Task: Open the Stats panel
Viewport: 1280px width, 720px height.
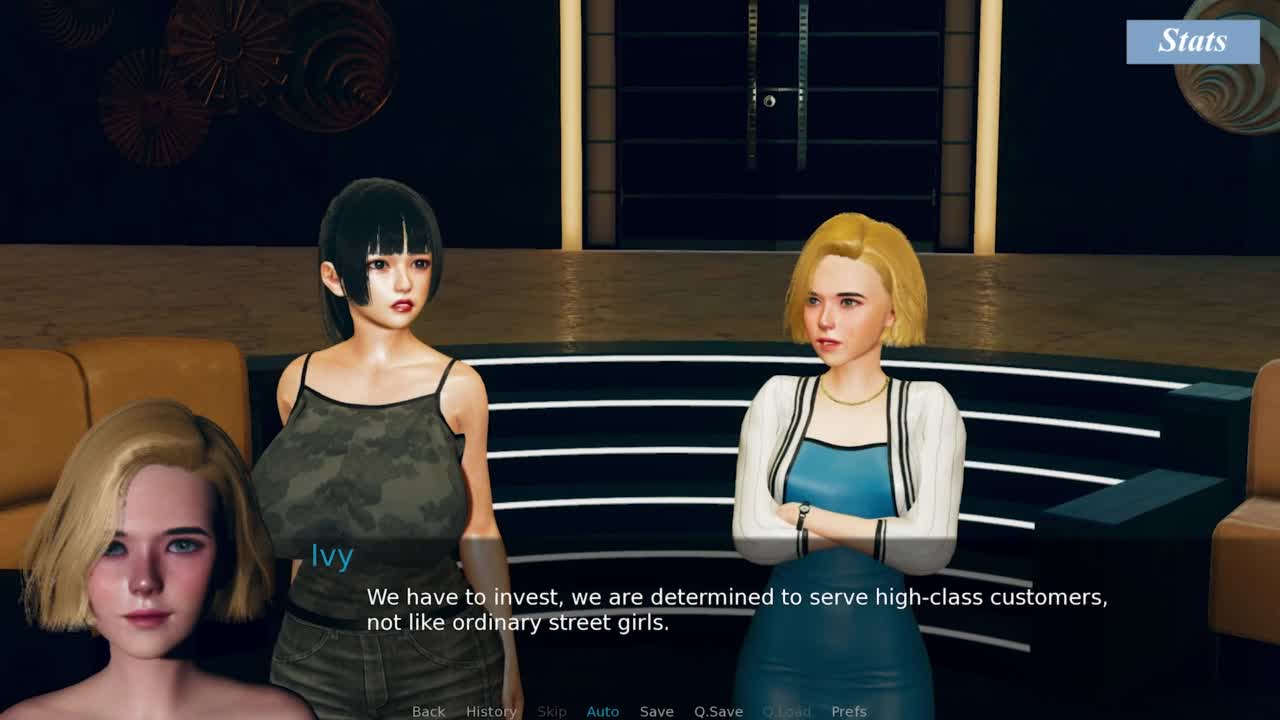Action: click(x=1192, y=41)
